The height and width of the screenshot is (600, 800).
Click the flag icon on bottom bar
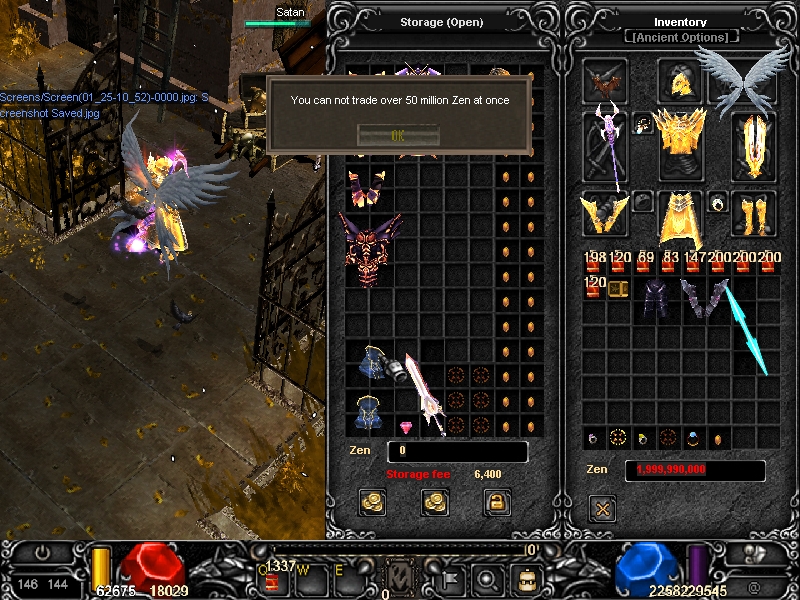(450, 578)
